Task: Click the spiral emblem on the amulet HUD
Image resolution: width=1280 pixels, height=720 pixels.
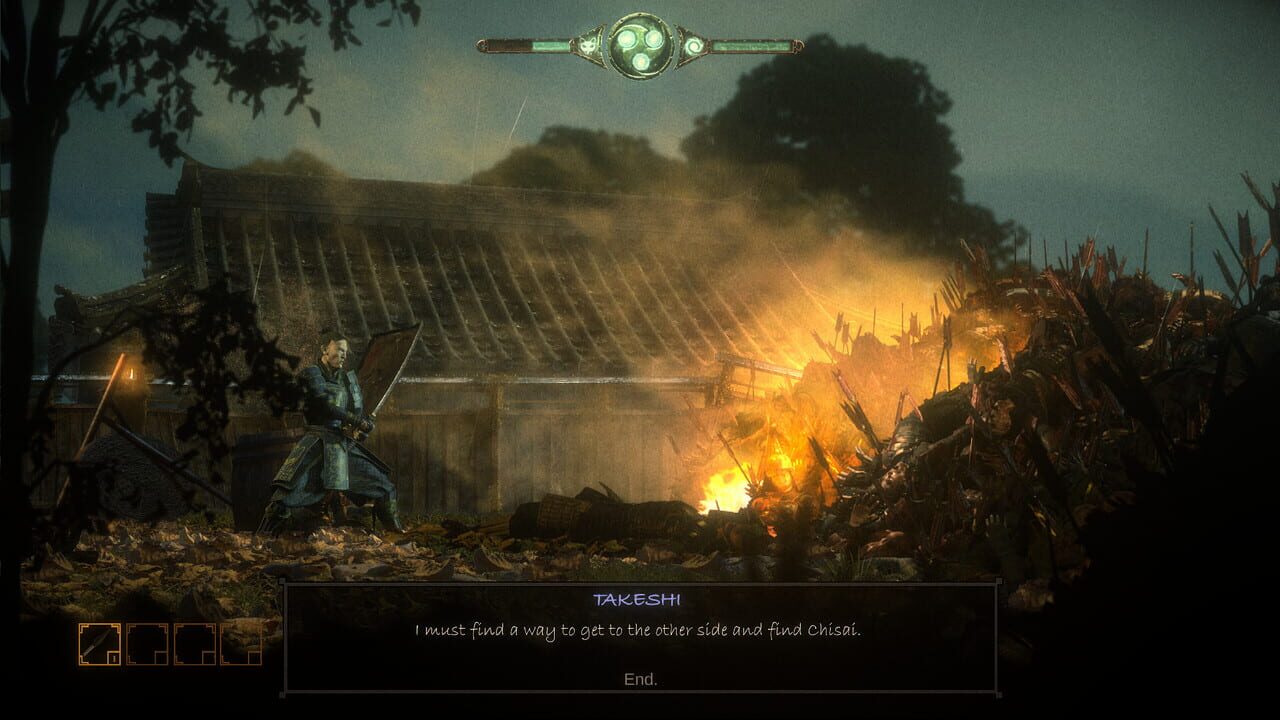Action: coord(695,45)
